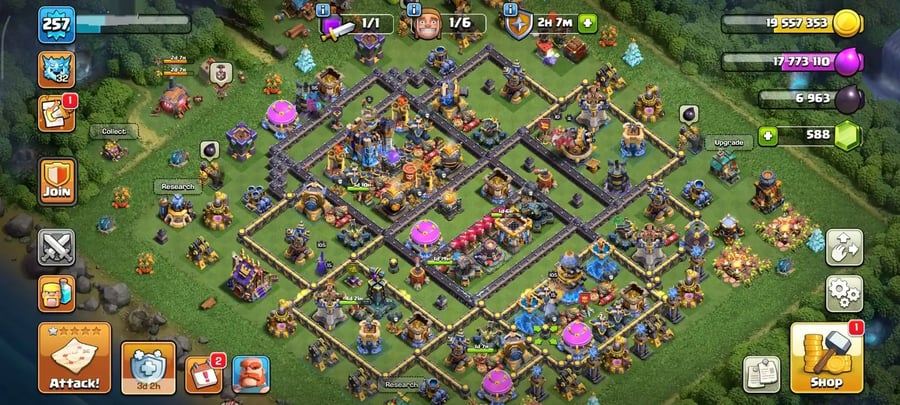Open the crossed swords army overview

click(56, 247)
